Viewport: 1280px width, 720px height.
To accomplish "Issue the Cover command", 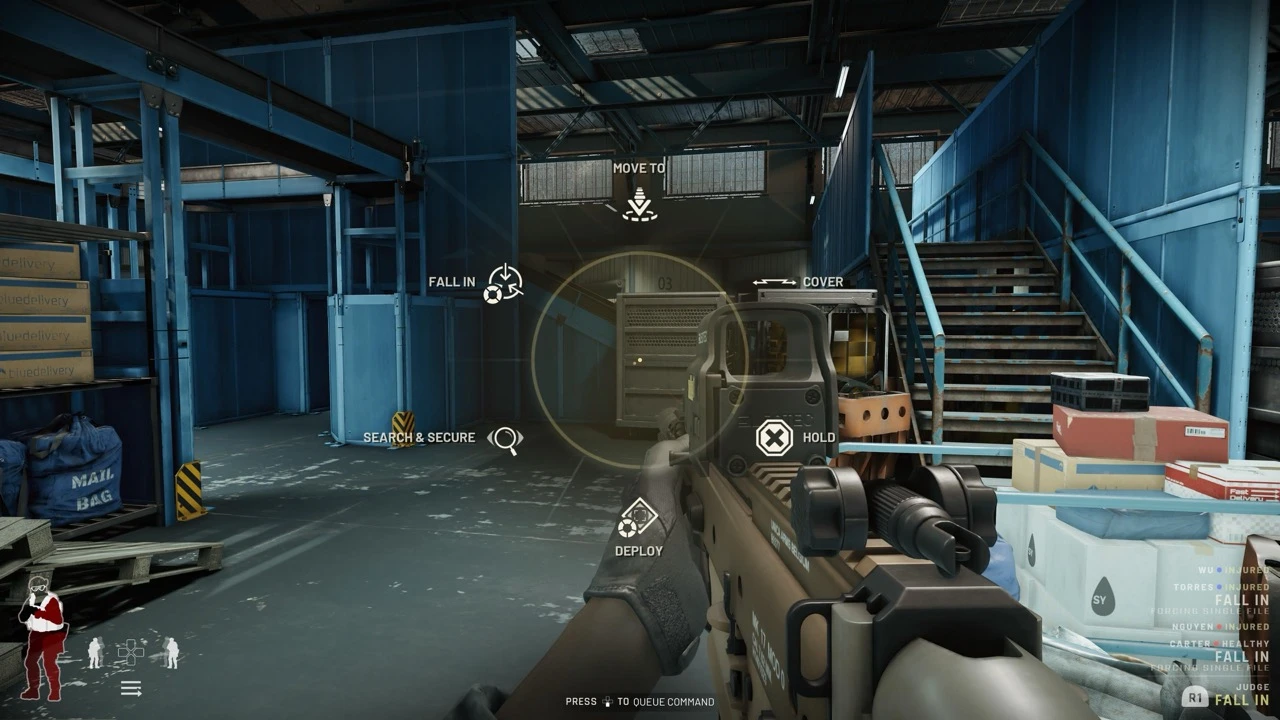I will 775,283.
